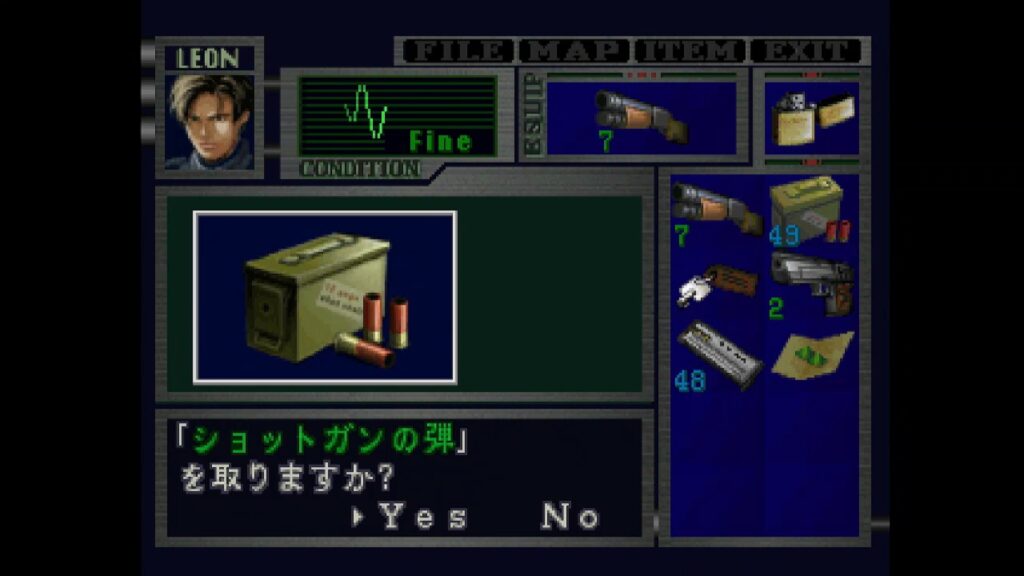The width and height of the screenshot is (1024, 576).
Task: Decline the pickup by choosing No
Action: (571, 516)
